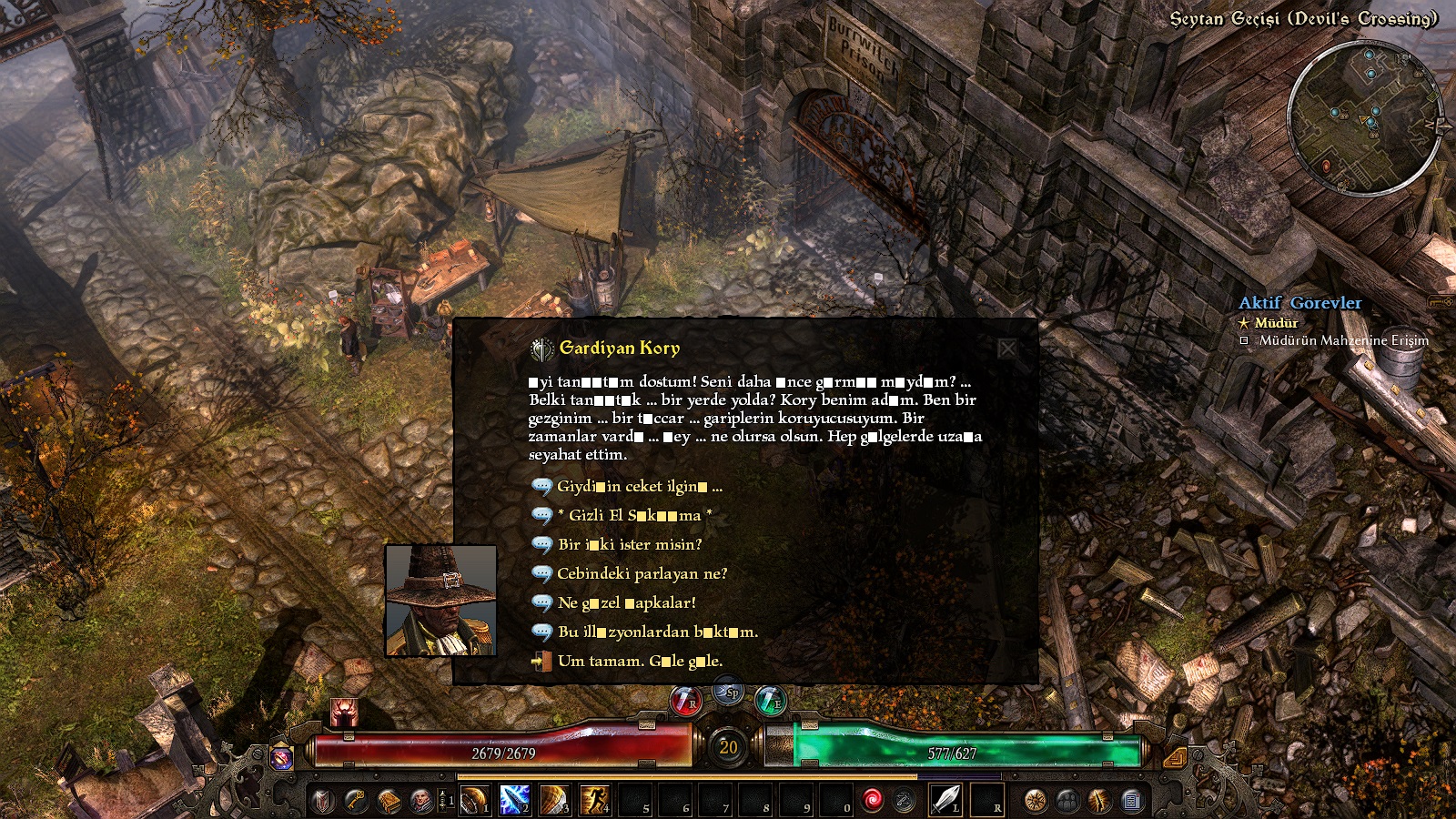Use the red health potion
This screenshot has width=1456, height=819.
[x=685, y=701]
